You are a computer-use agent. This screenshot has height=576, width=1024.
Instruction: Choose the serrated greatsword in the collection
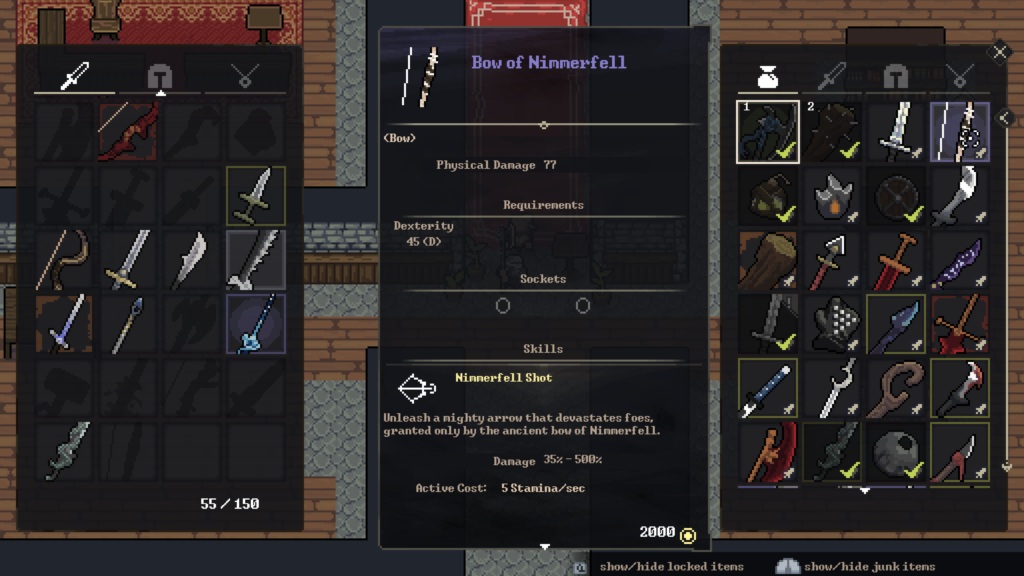(256, 260)
